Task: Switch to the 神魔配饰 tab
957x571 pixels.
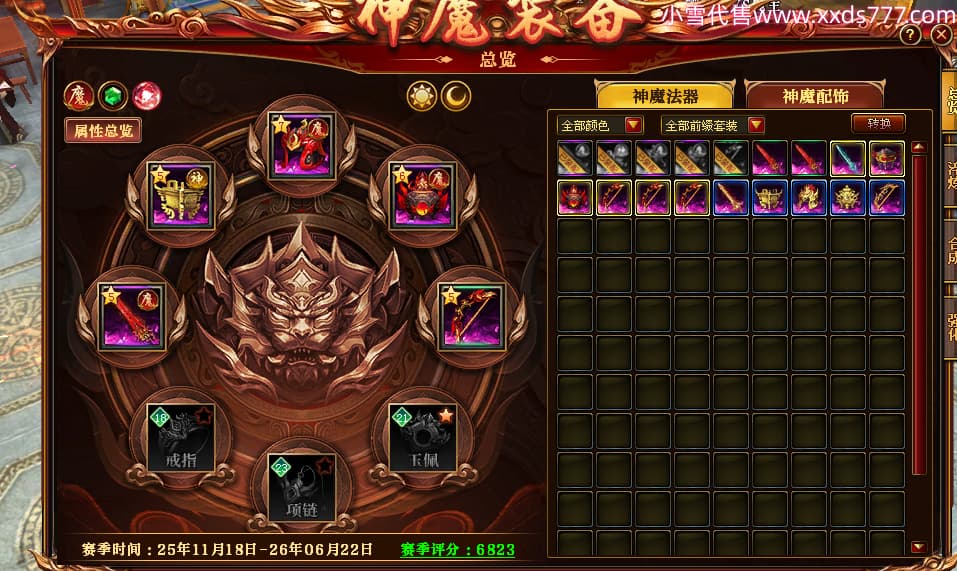Action: [x=815, y=96]
